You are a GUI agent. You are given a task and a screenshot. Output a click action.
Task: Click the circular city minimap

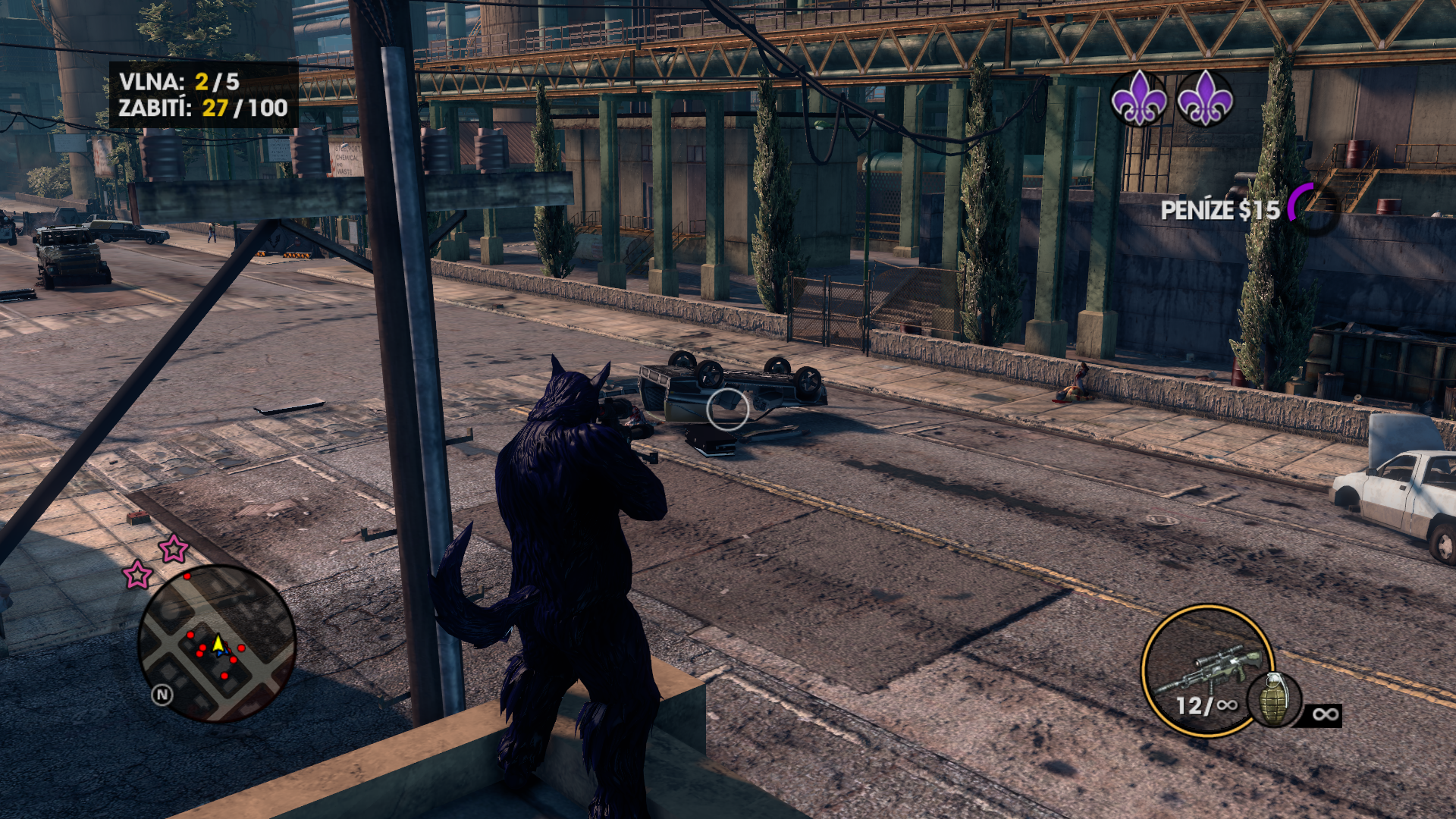(x=217, y=643)
